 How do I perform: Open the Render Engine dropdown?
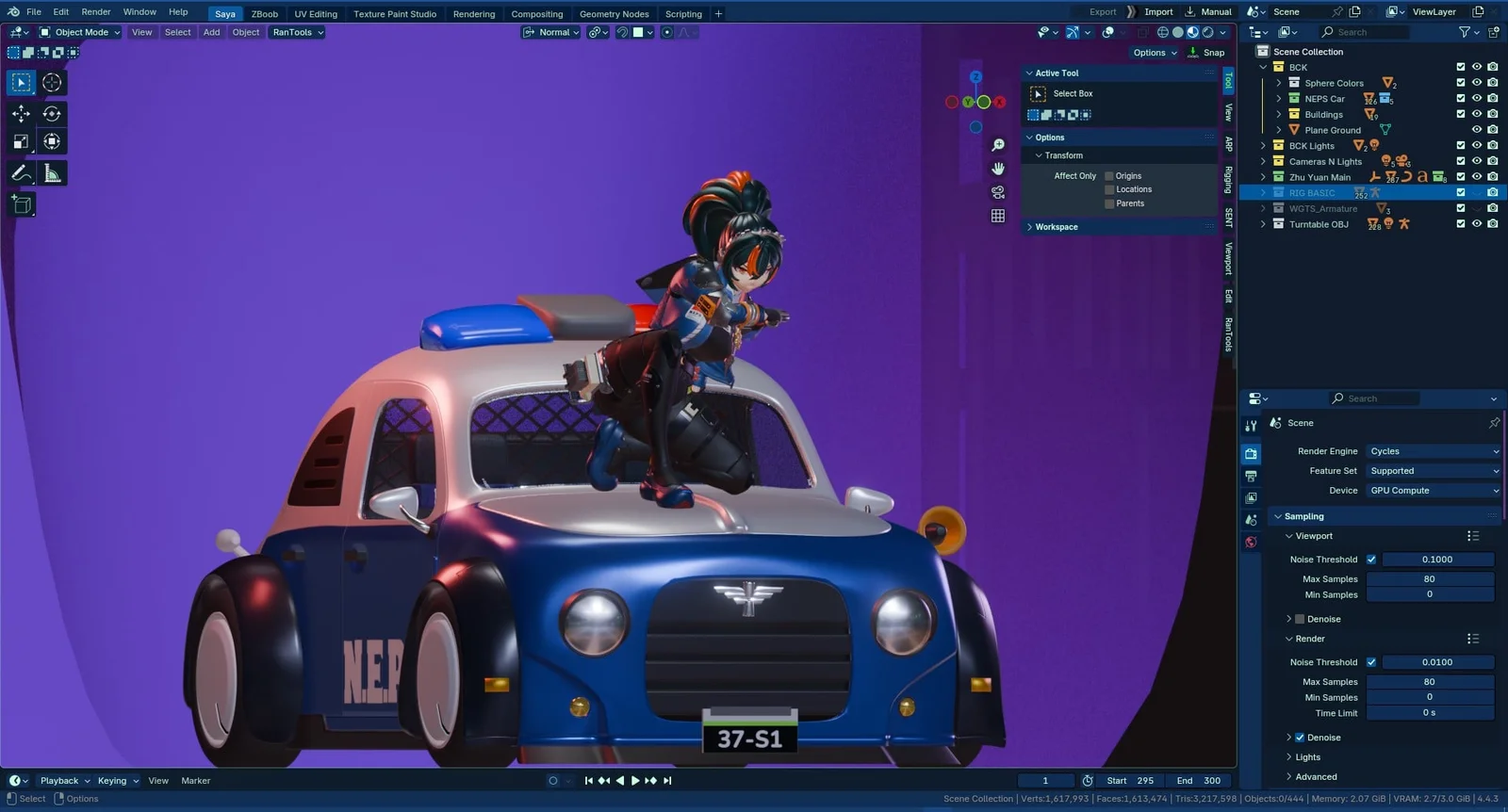coord(1433,451)
